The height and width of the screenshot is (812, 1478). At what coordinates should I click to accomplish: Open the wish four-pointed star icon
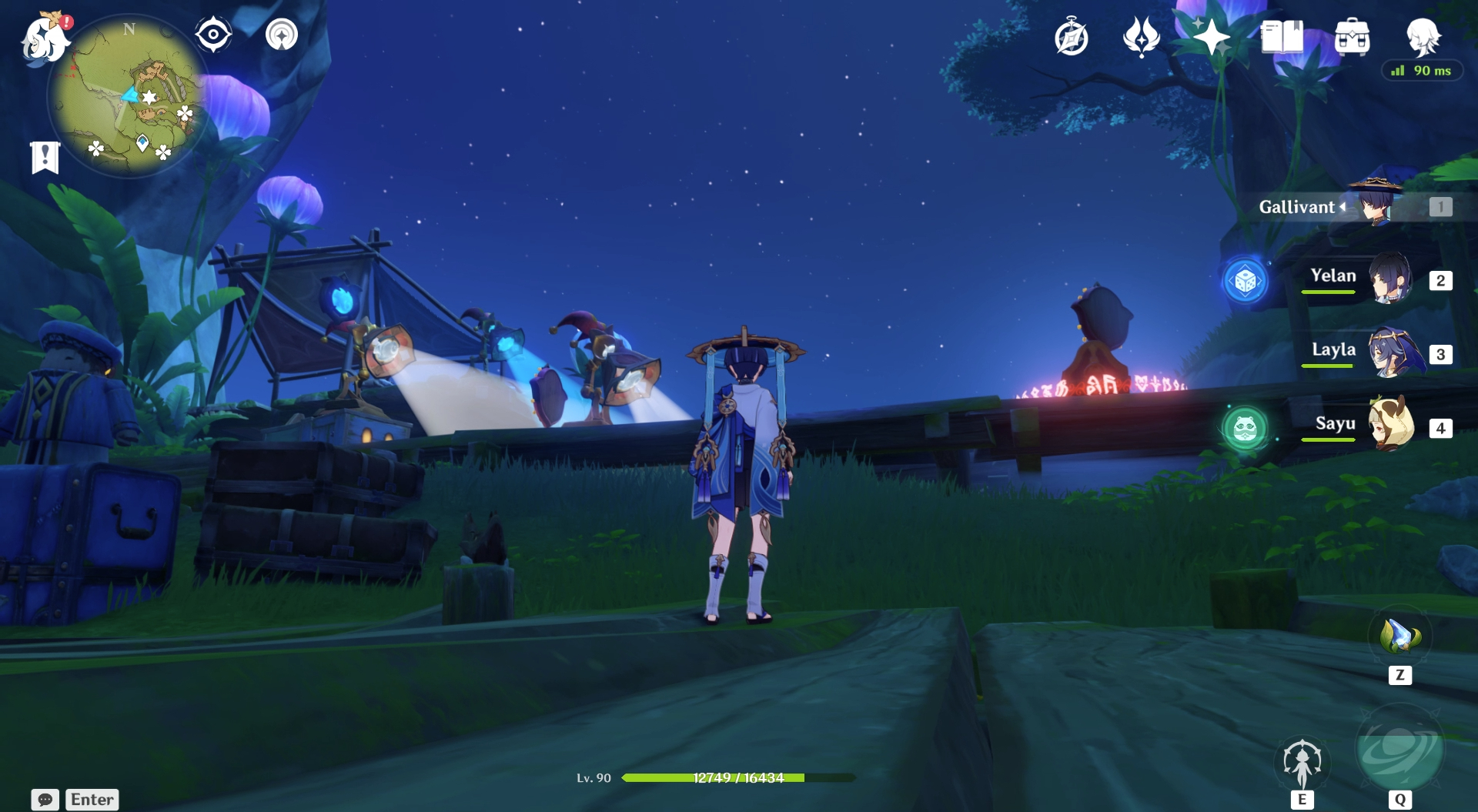(x=1211, y=37)
